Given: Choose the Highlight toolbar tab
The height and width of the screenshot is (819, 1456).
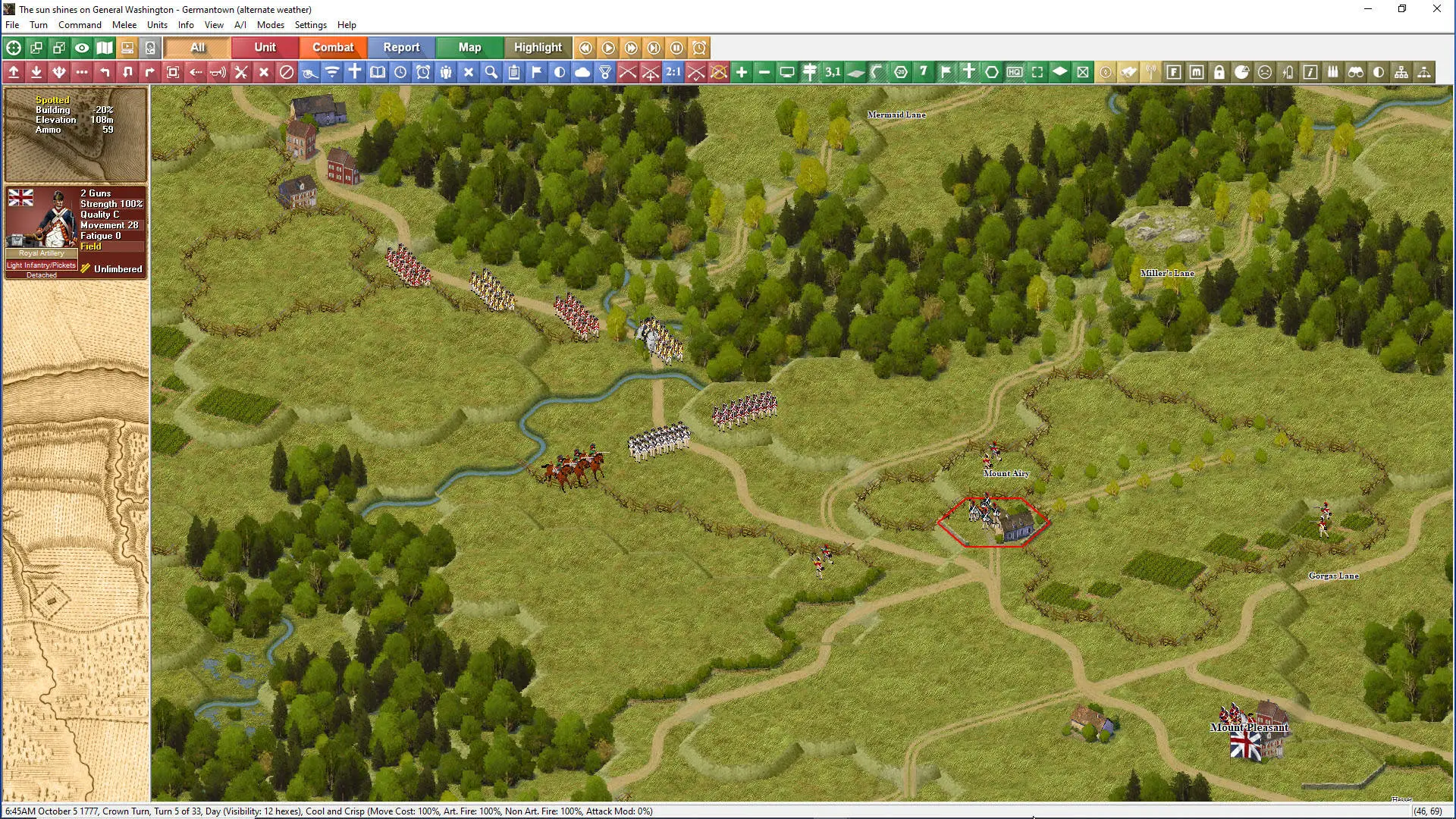Looking at the screenshot, I should tap(538, 47).
